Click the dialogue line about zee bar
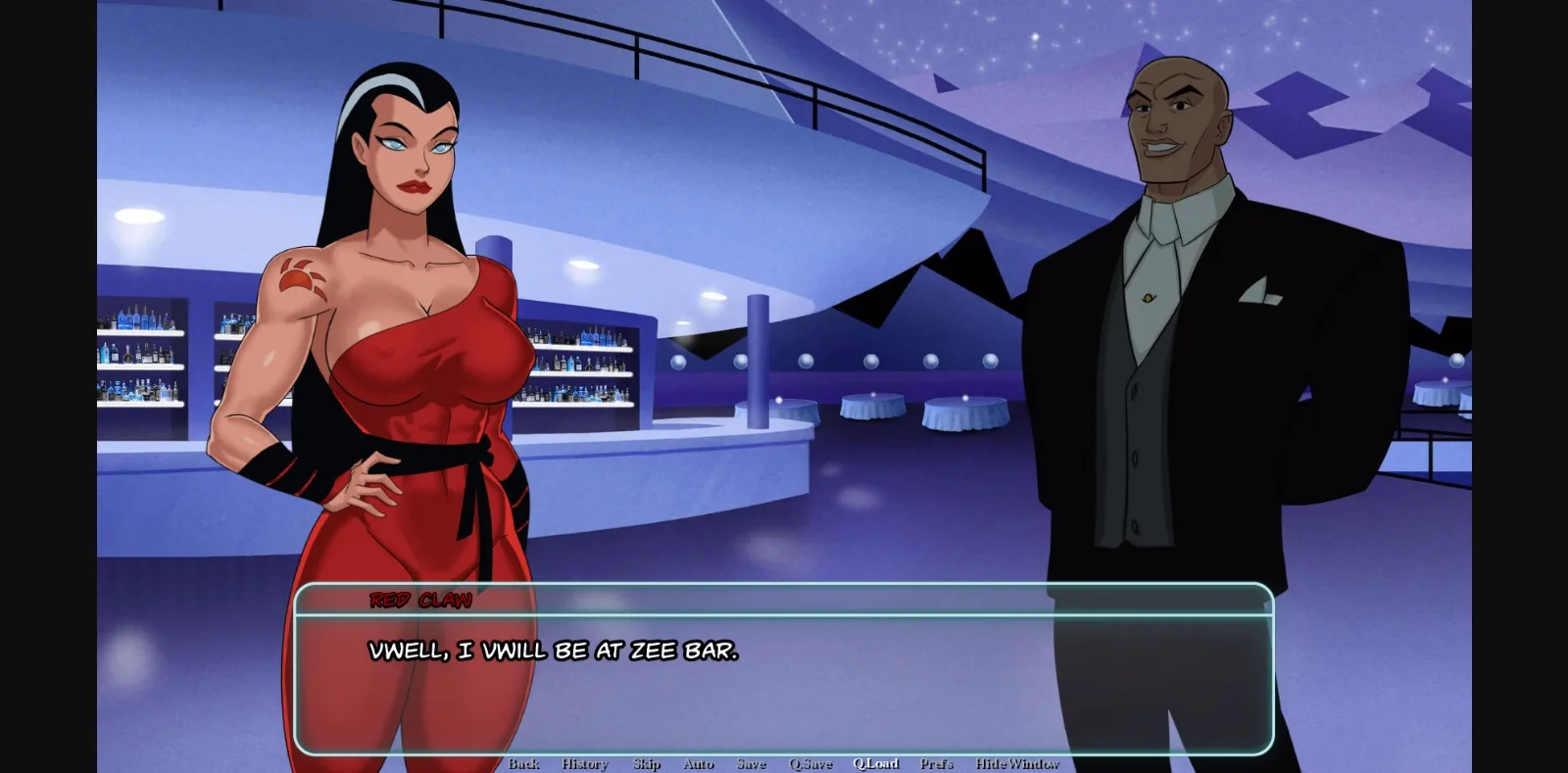The image size is (1568, 773). (554, 648)
